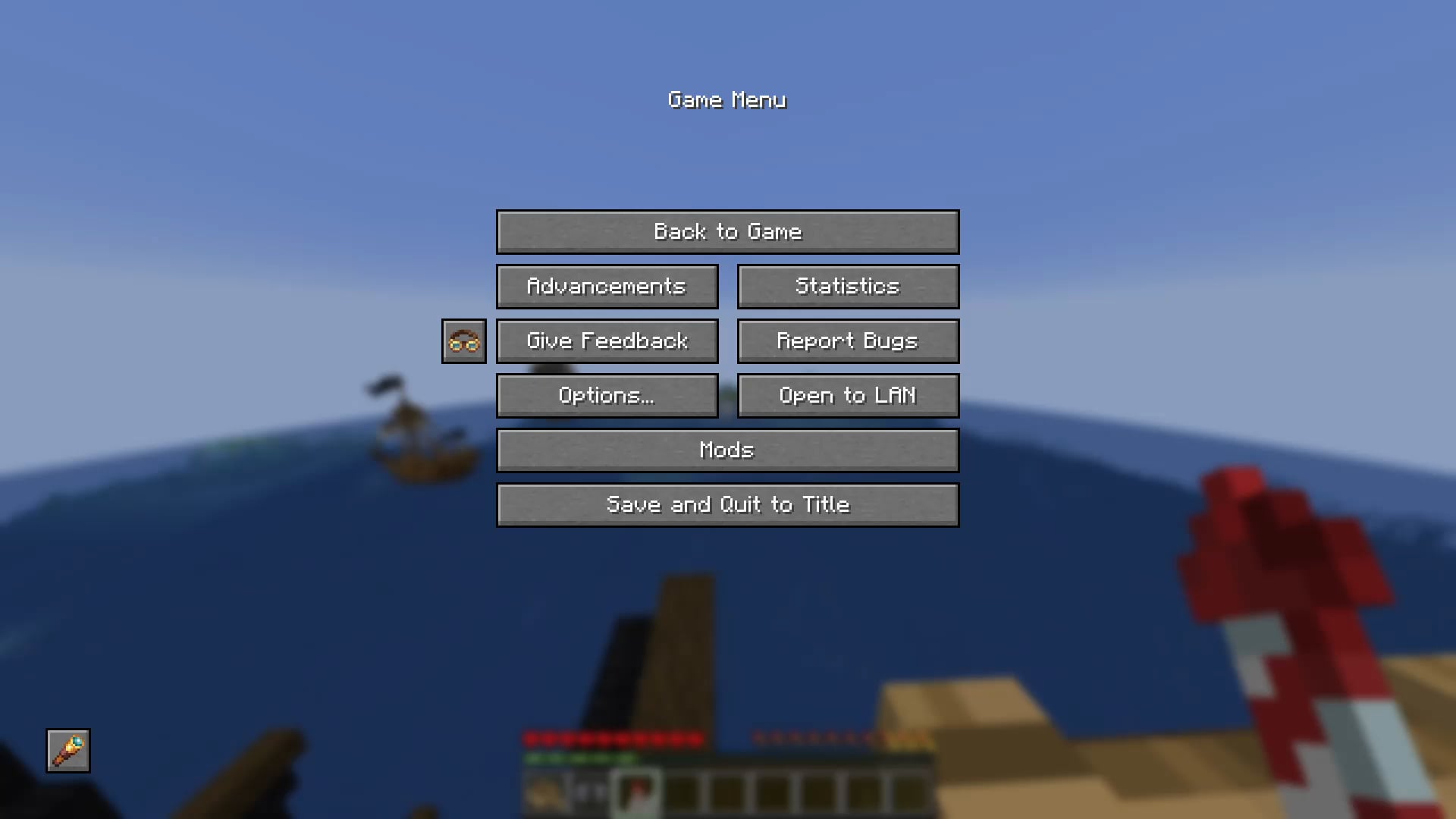This screenshot has height=819, width=1456.
Task: Click the goggles icon beside Give Feedback
Action: click(463, 340)
